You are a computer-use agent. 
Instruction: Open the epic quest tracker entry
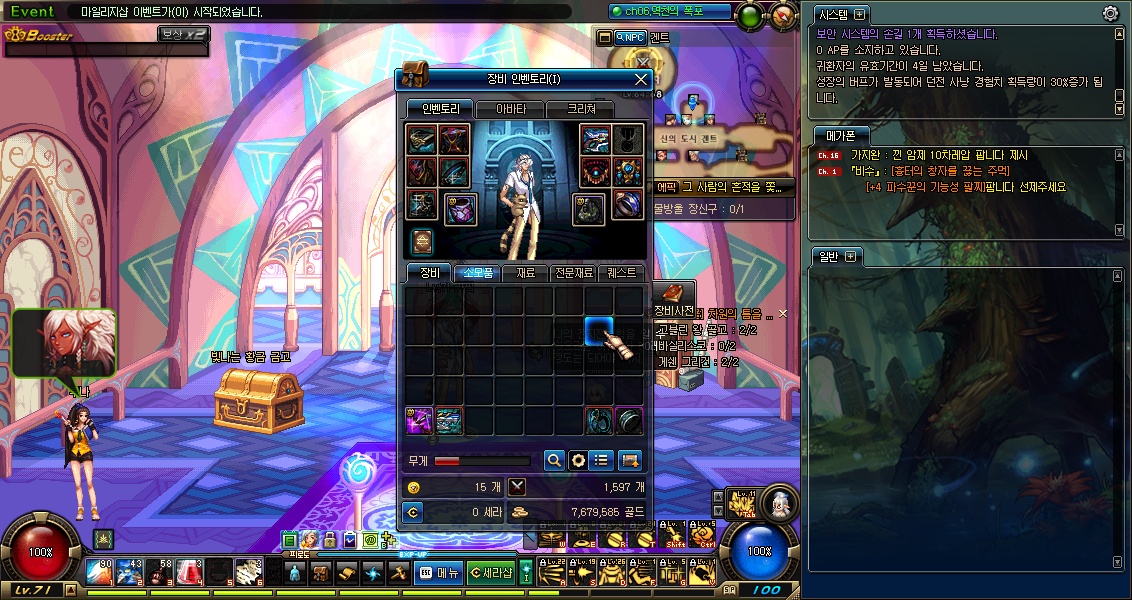pos(722,187)
